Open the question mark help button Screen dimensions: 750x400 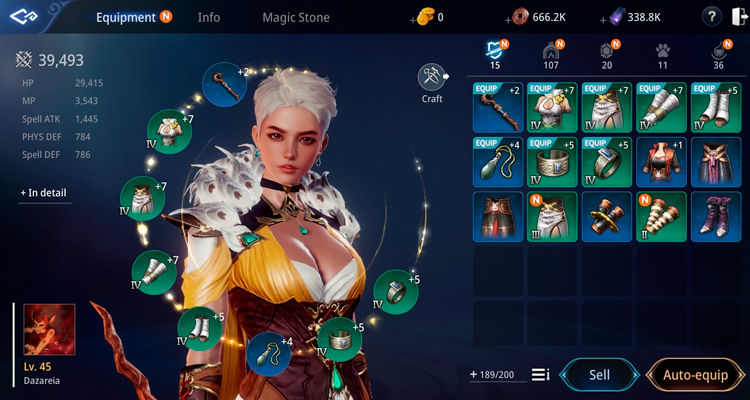[711, 17]
